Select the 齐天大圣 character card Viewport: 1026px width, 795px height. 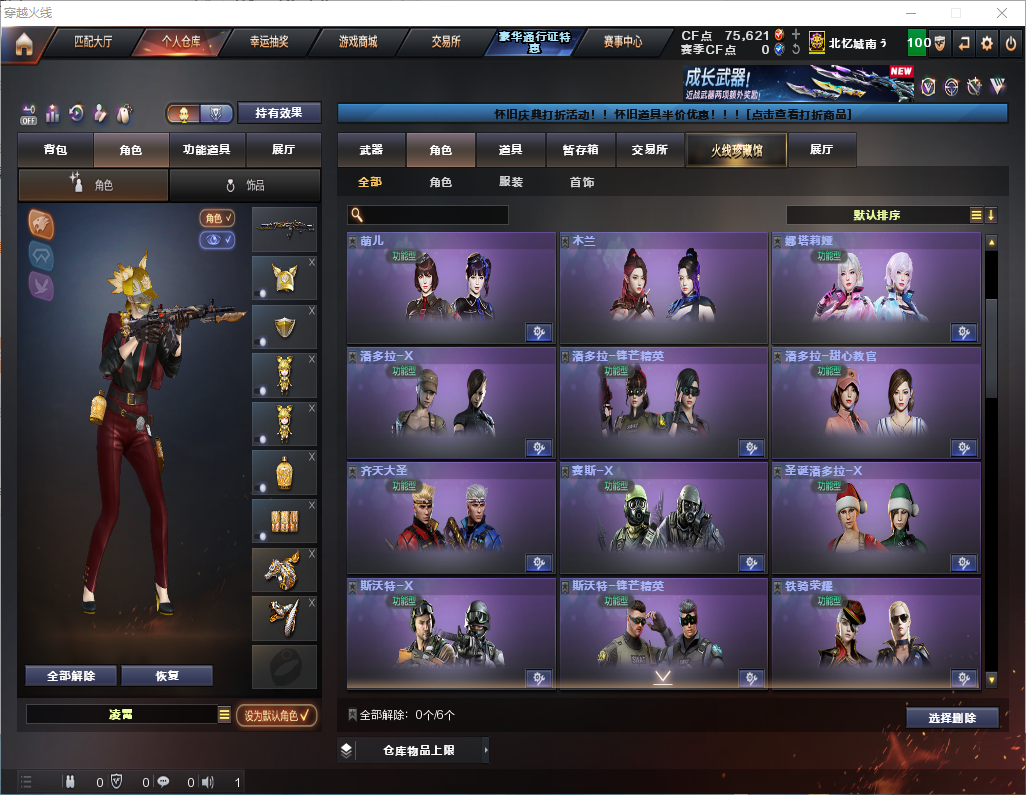coord(451,516)
